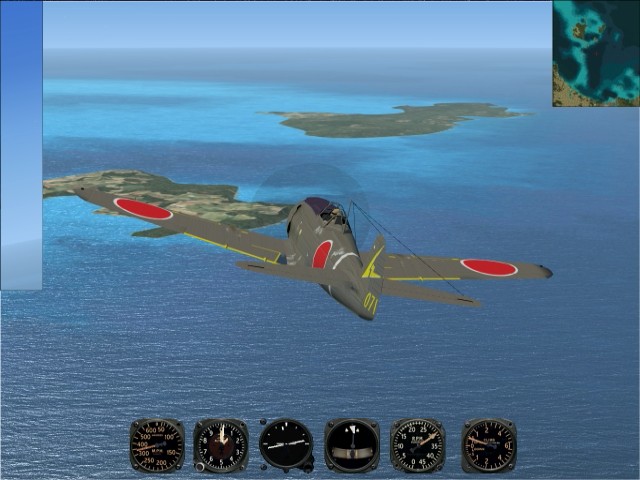Select the climb rate gauge
The width and height of the screenshot is (640, 480).
489,445
